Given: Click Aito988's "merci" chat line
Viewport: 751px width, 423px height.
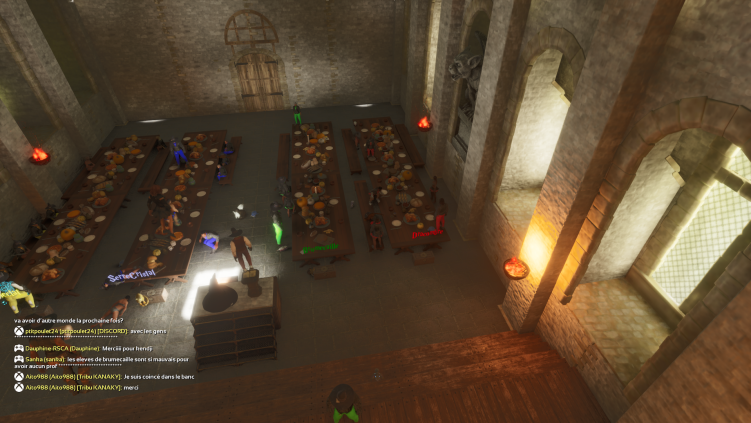Looking at the screenshot, I should click(130, 386).
